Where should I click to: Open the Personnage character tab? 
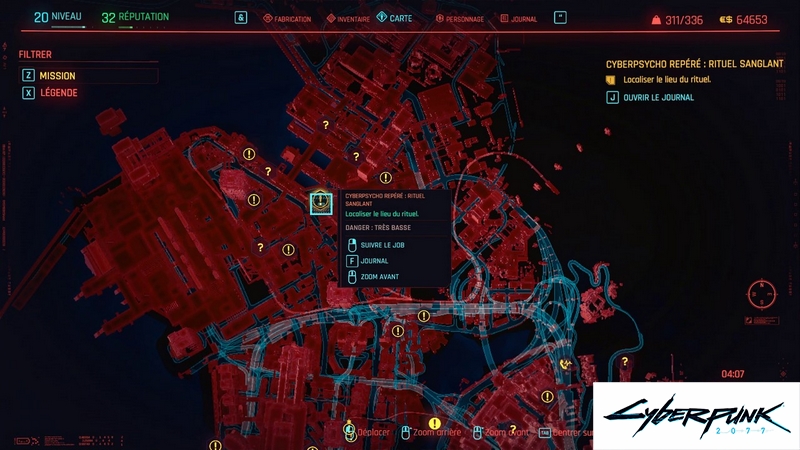point(461,18)
